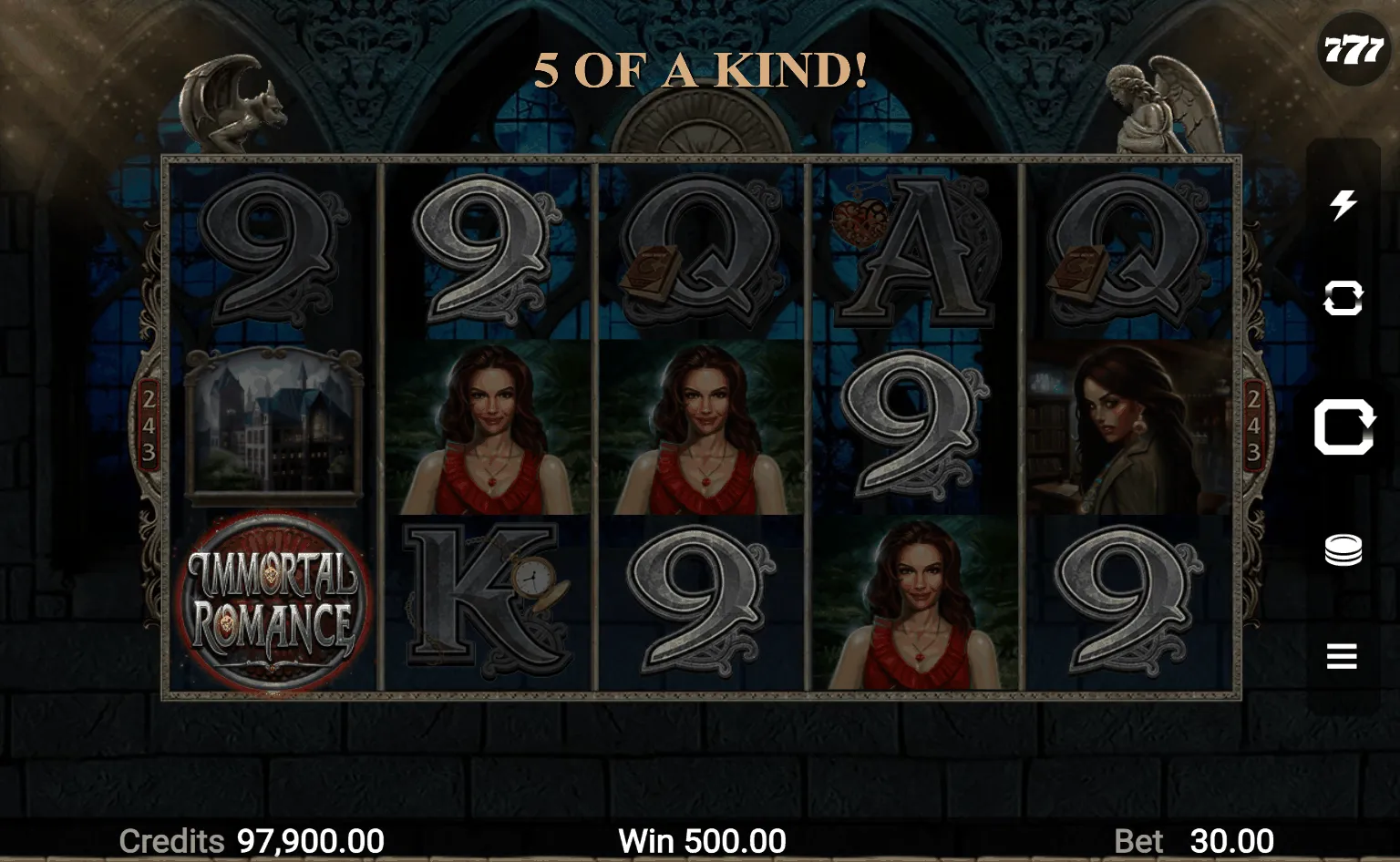This screenshot has width=1400, height=862.
Task: Click the Win 500.00 display
Action: coord(702,838)
